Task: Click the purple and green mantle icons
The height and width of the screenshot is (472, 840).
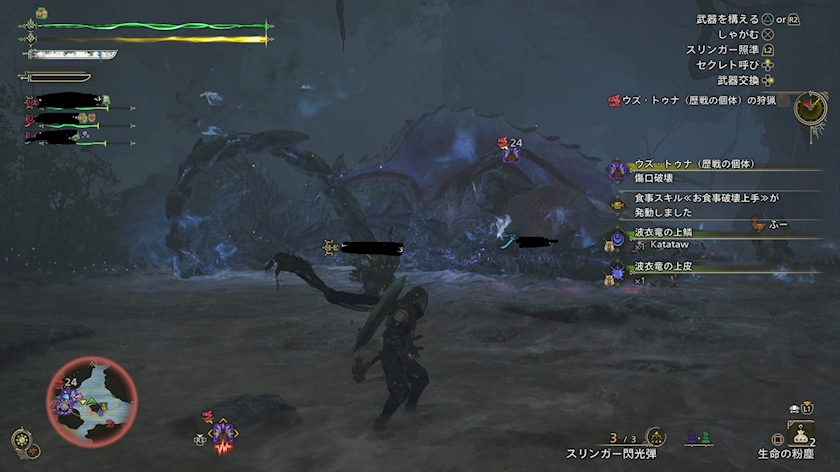Action: pos(697,438)
